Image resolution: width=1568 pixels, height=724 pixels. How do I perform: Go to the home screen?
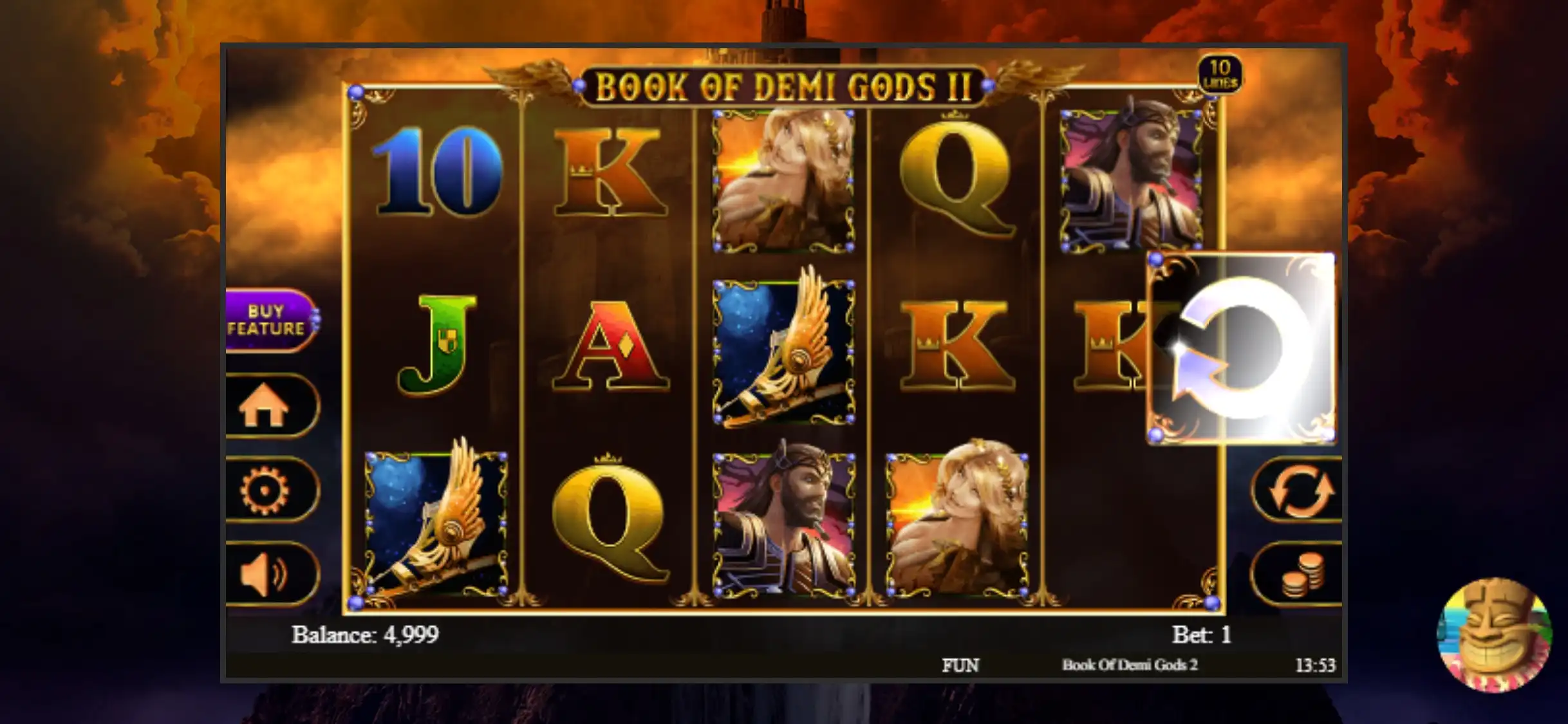click(x=267, y=407)
